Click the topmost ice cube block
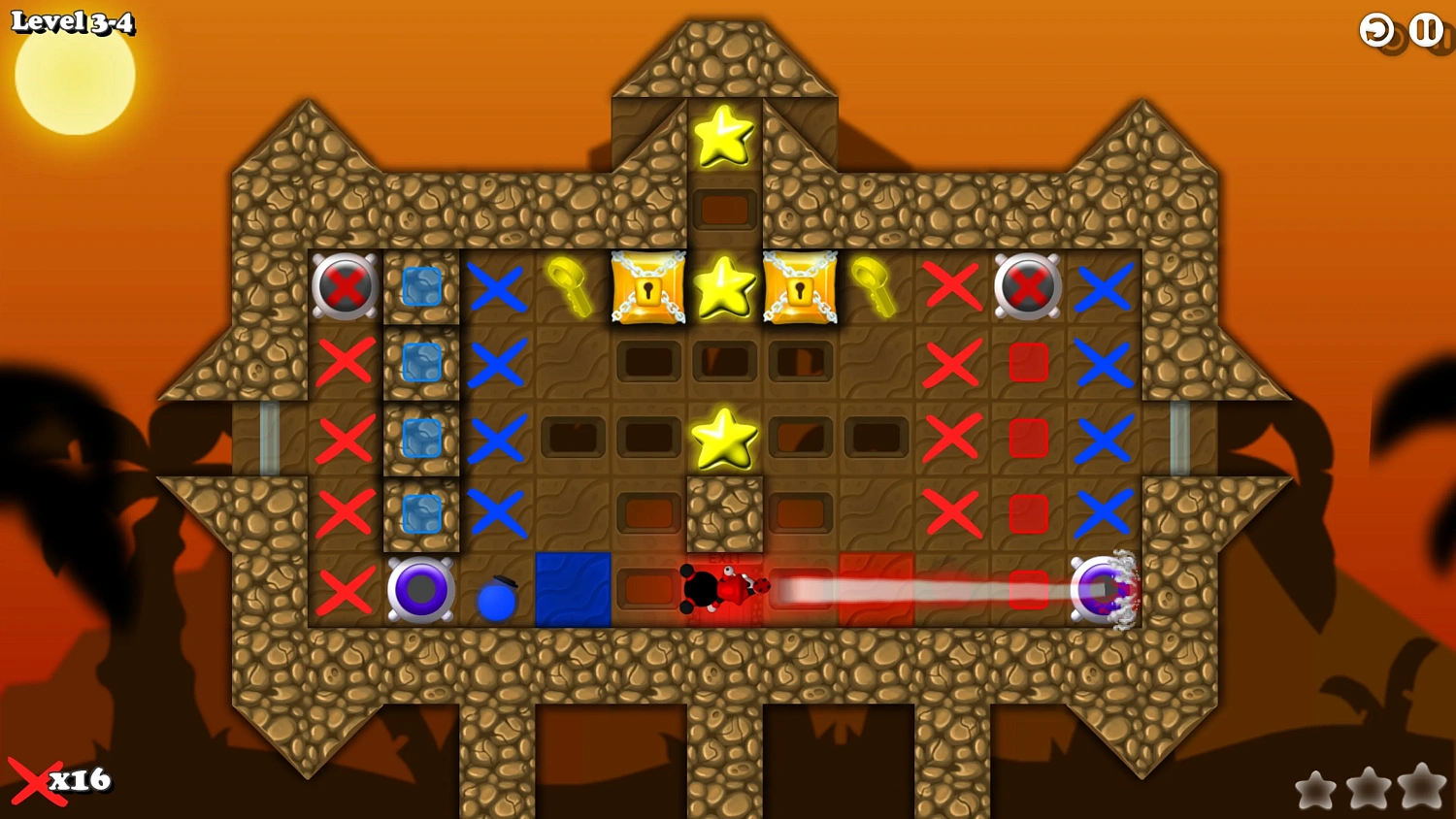This screenshot has width=1456, height=819. [x=420, y=287]
